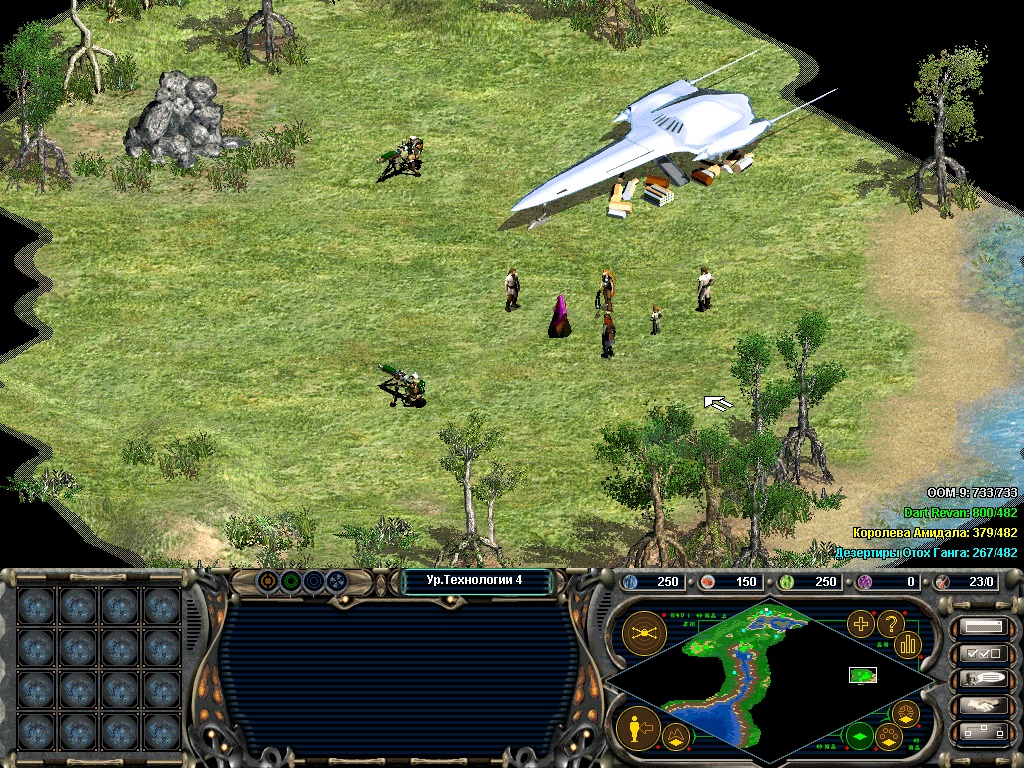Open the tech tree diagram button
This screenshot has height=768, width=1024.
(982, 732)
